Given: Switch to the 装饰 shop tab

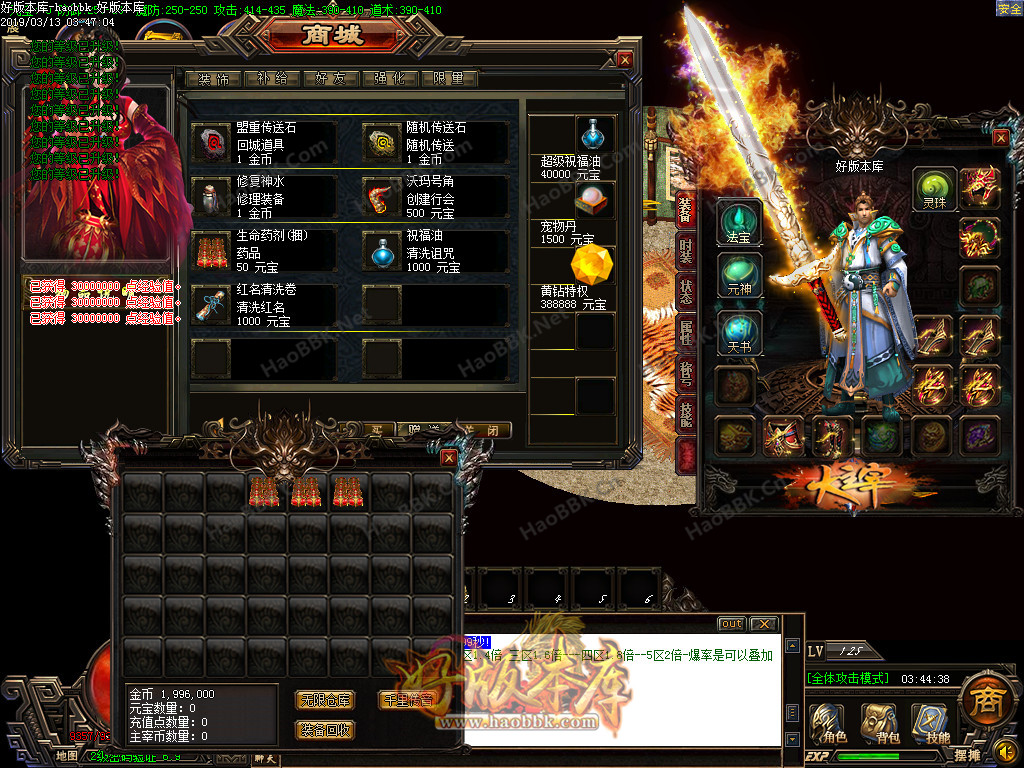Looking at the screenshot, I should pyautogui.click(x=214, y=79).
